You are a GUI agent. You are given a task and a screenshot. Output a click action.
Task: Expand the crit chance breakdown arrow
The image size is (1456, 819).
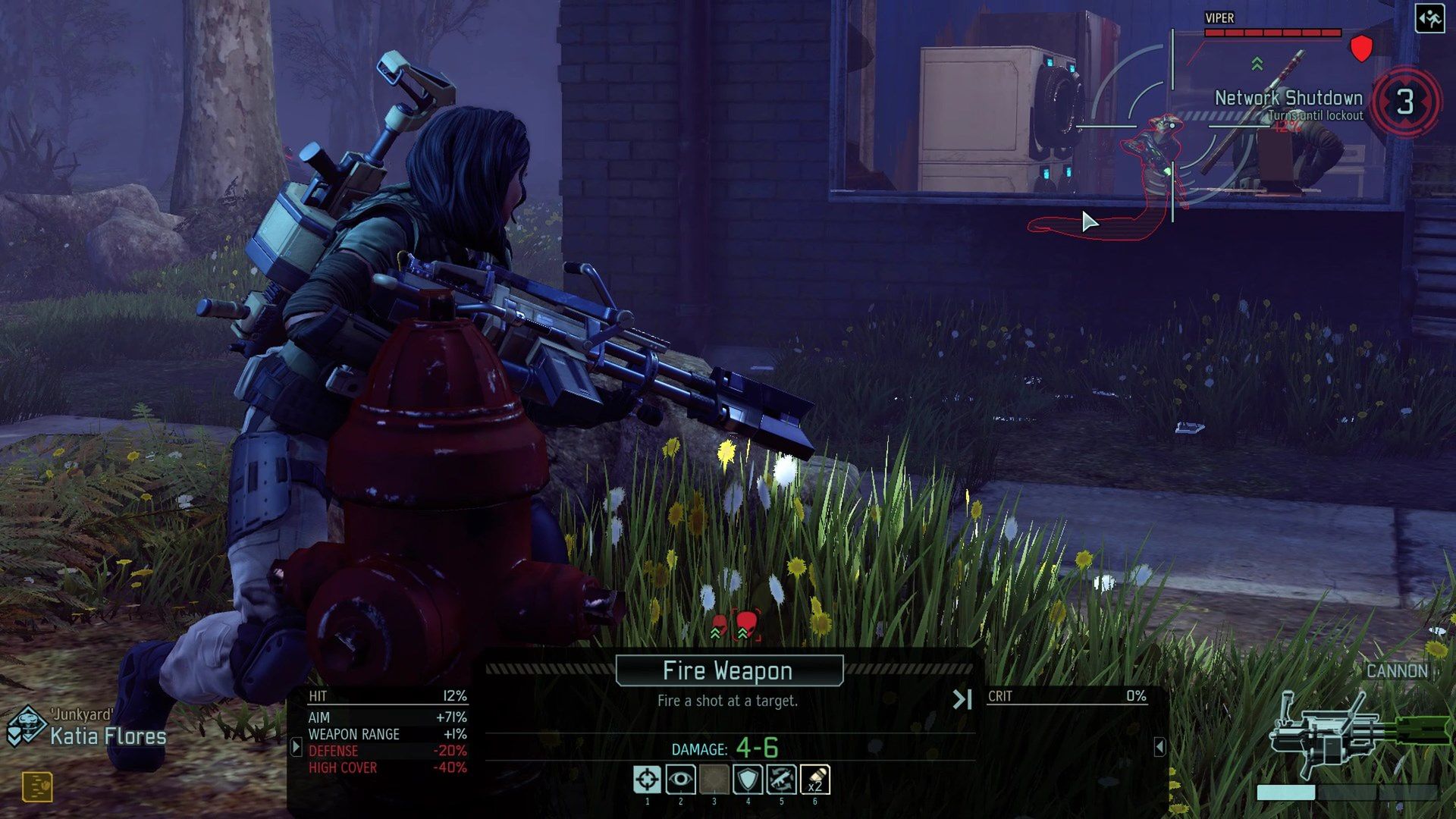[x=1159, y=747]
